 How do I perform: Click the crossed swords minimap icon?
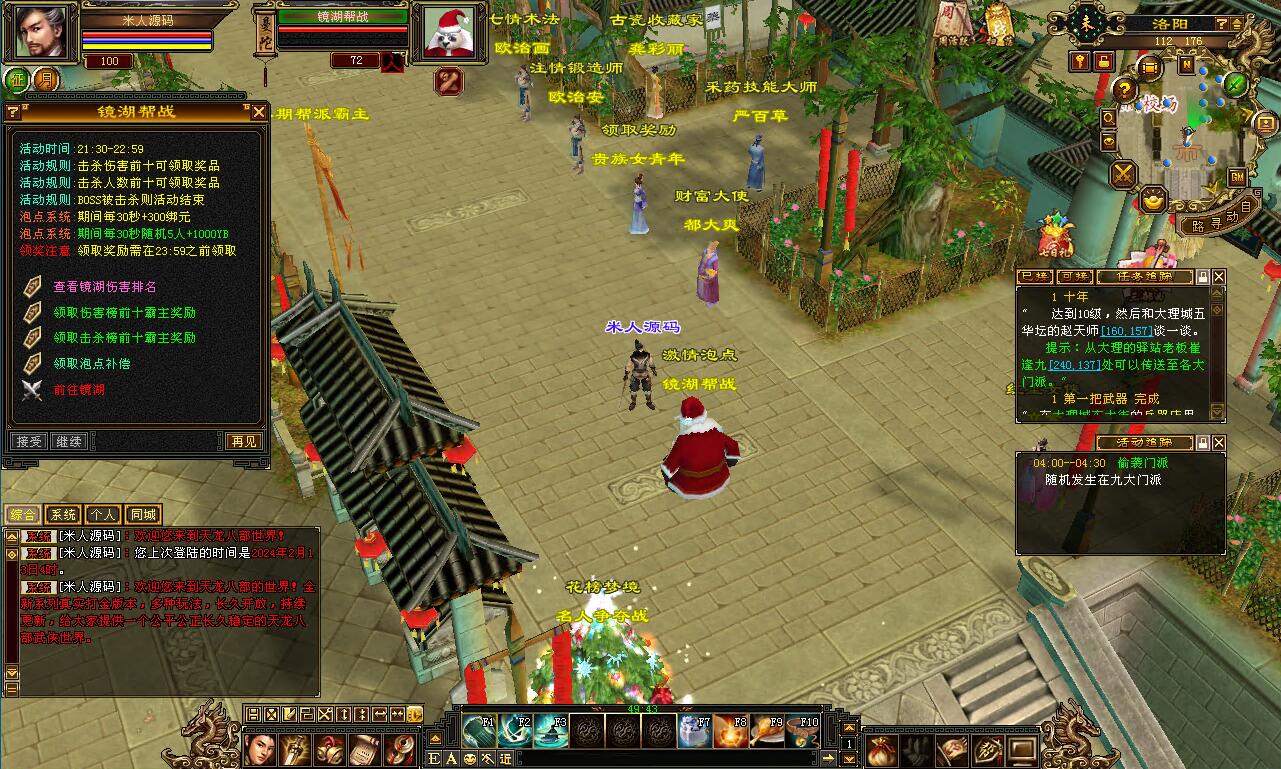(x=1124, y=174)
